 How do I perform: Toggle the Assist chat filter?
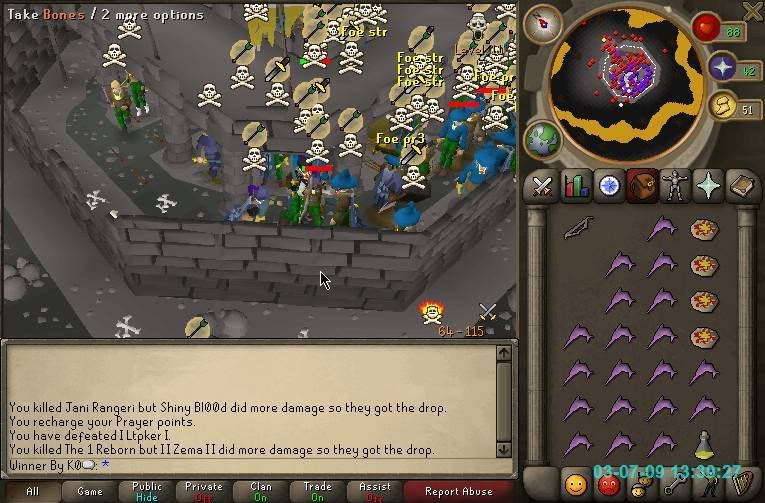click(x=376, y=491)
